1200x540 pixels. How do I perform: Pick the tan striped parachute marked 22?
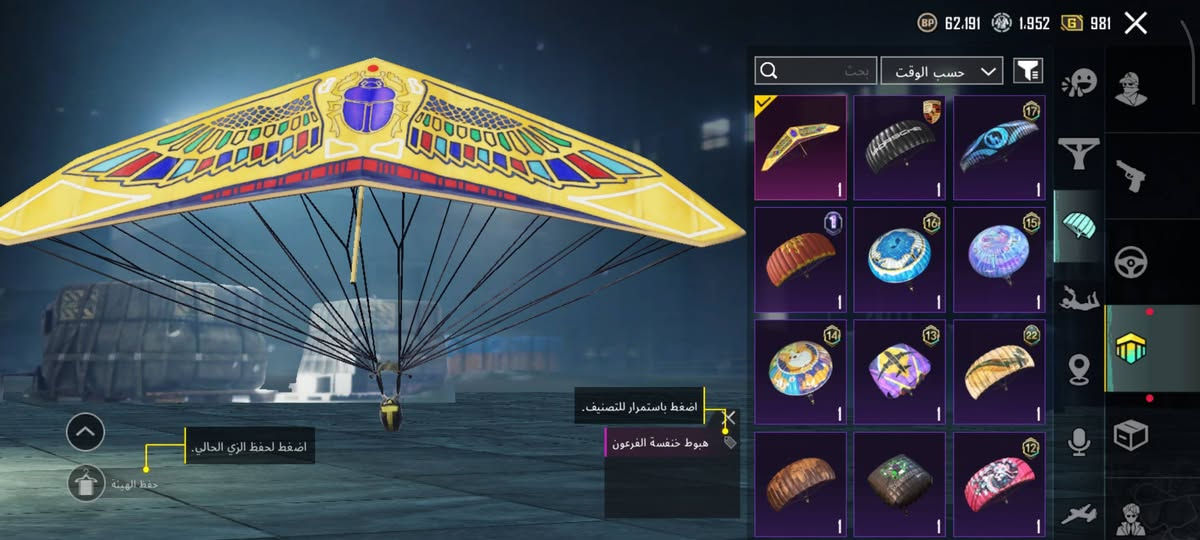pos(998,372)
